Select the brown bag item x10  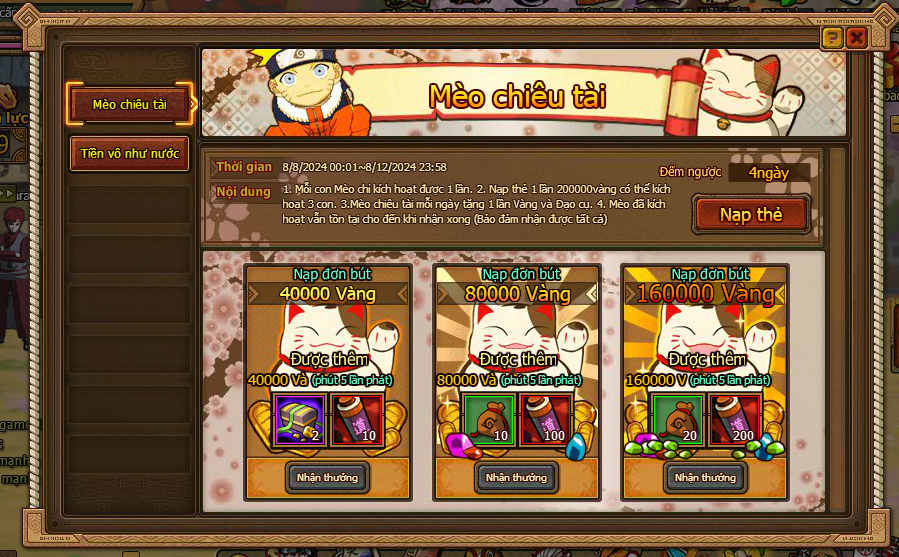pyautogui.click(x=487, y=419)
